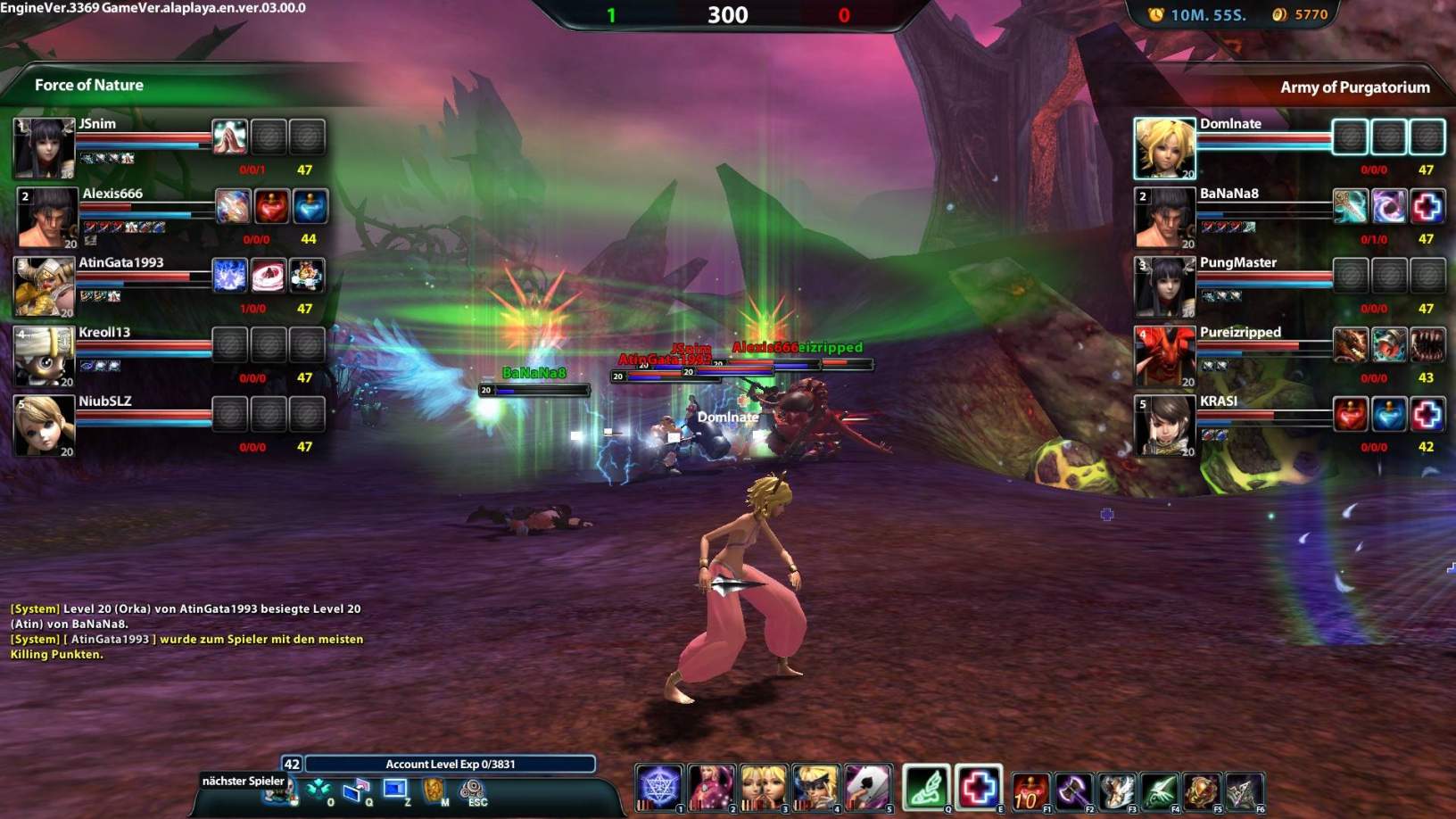
Task: Trigger the twin blonde girls skill
Action: click(x=764, y=787)
